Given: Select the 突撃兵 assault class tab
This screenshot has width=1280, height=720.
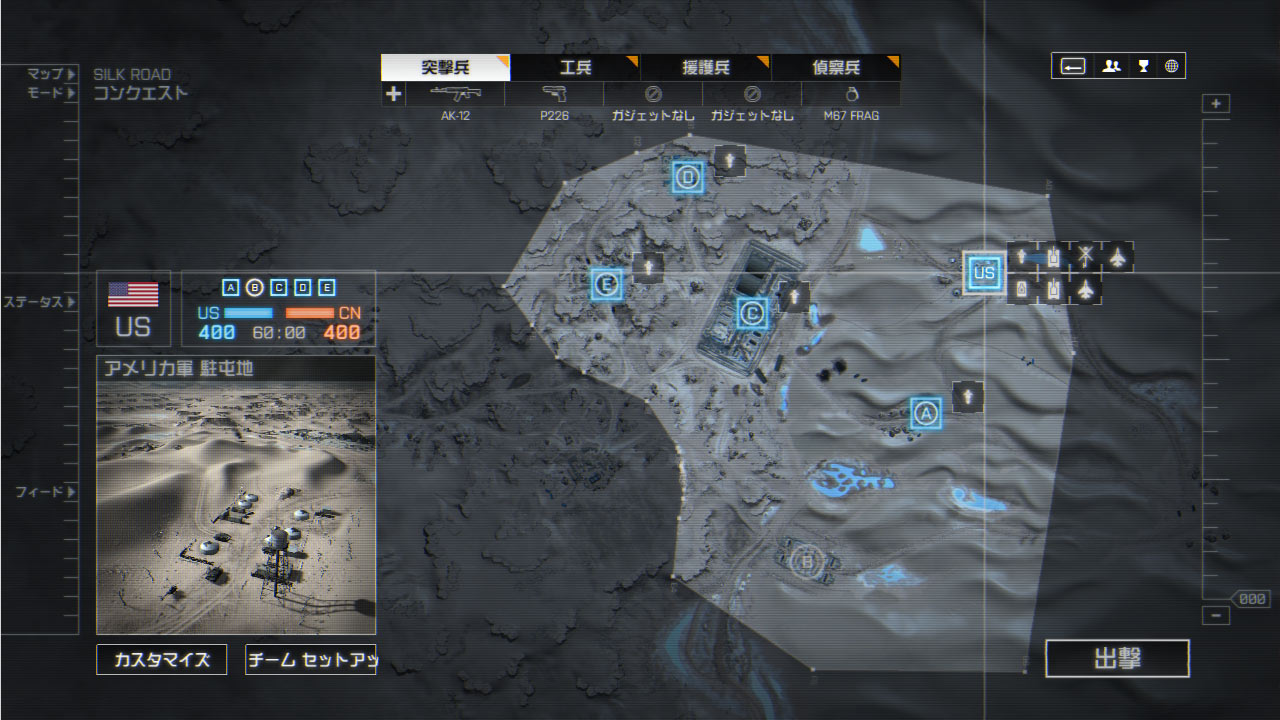Looking at the screenshot, I should click(445, 68).
